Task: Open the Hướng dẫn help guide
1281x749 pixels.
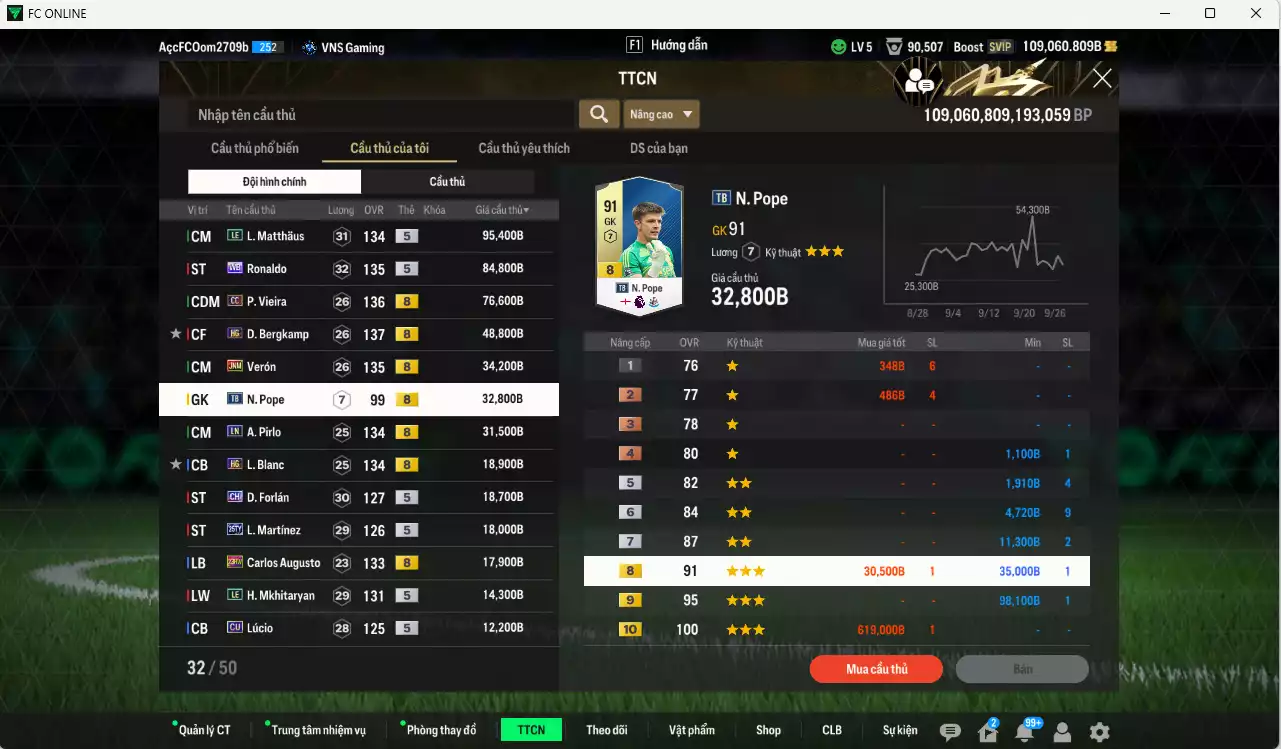Action: pyautogui.click(x=682, y=44)
